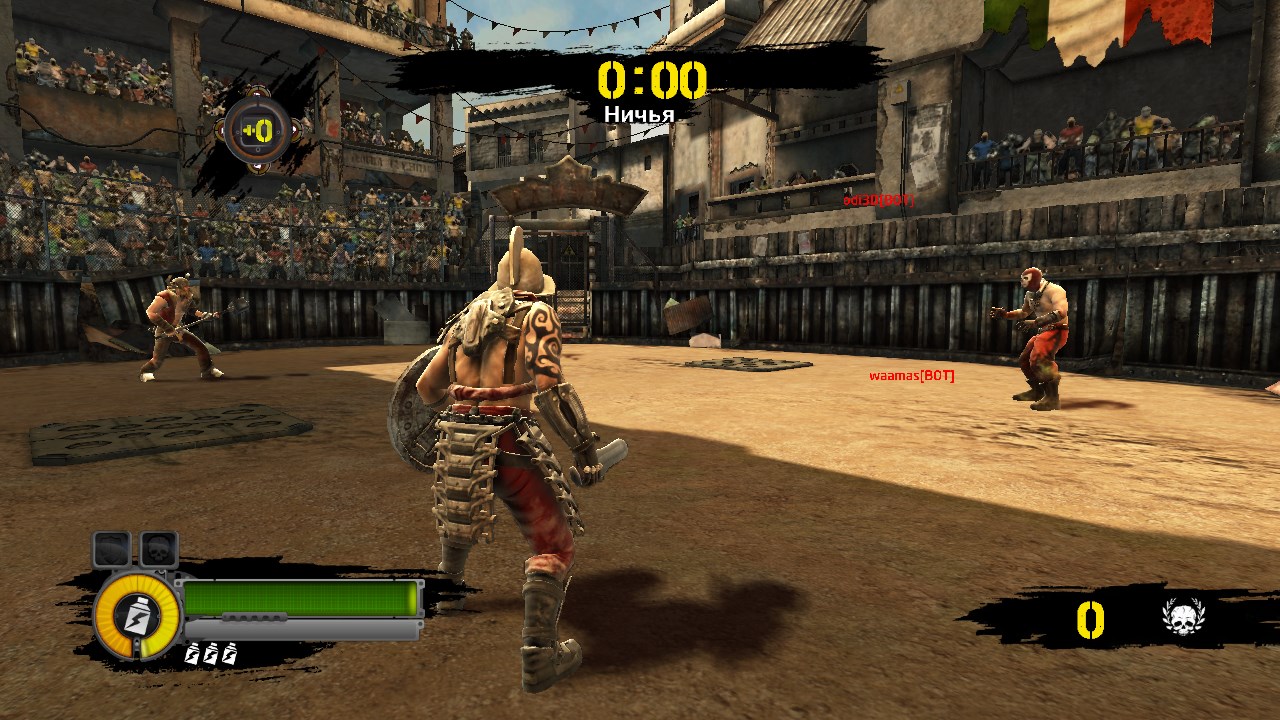Click the round +0 bonus indicator
The image size is (1280, 720).
(x=257, y=131)
